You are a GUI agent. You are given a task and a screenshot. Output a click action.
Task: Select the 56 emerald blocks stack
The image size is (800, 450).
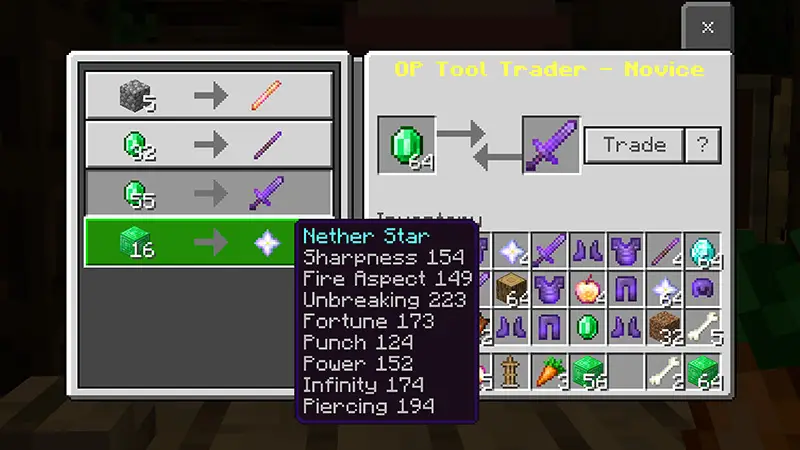[588, 371]
